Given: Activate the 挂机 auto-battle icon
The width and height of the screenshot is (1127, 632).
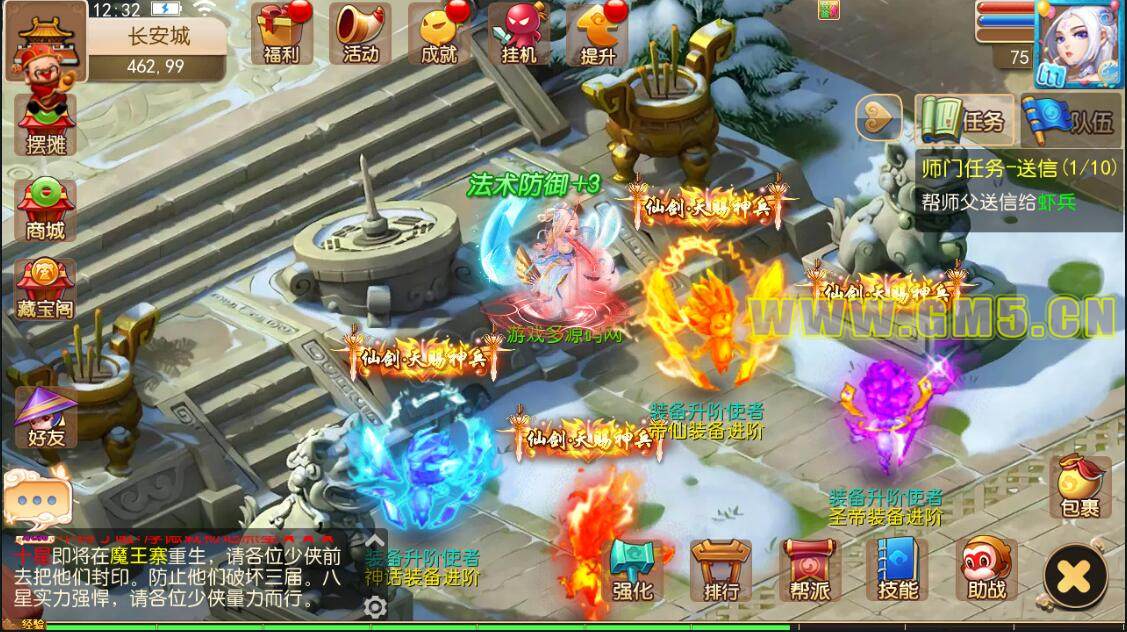Looking at the screenshot, I should point(519,33).
